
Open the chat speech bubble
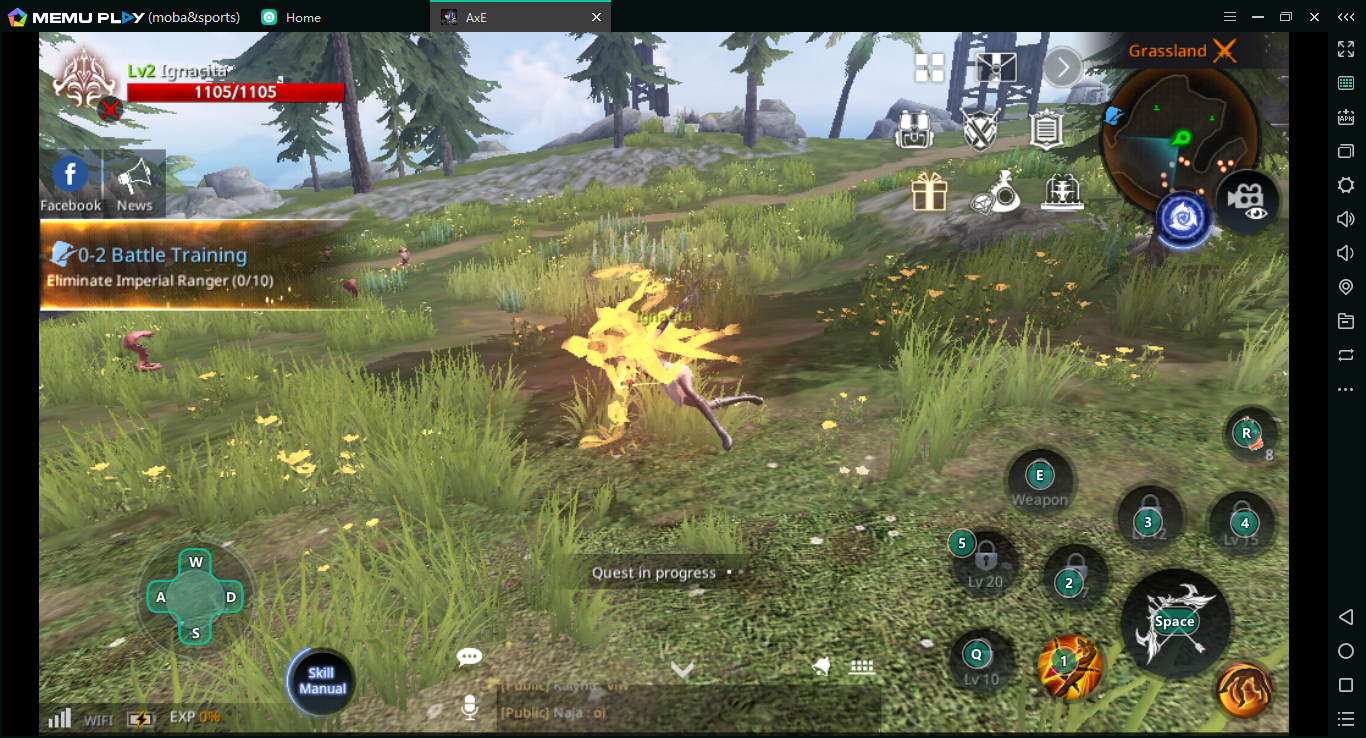pos(469,657)
